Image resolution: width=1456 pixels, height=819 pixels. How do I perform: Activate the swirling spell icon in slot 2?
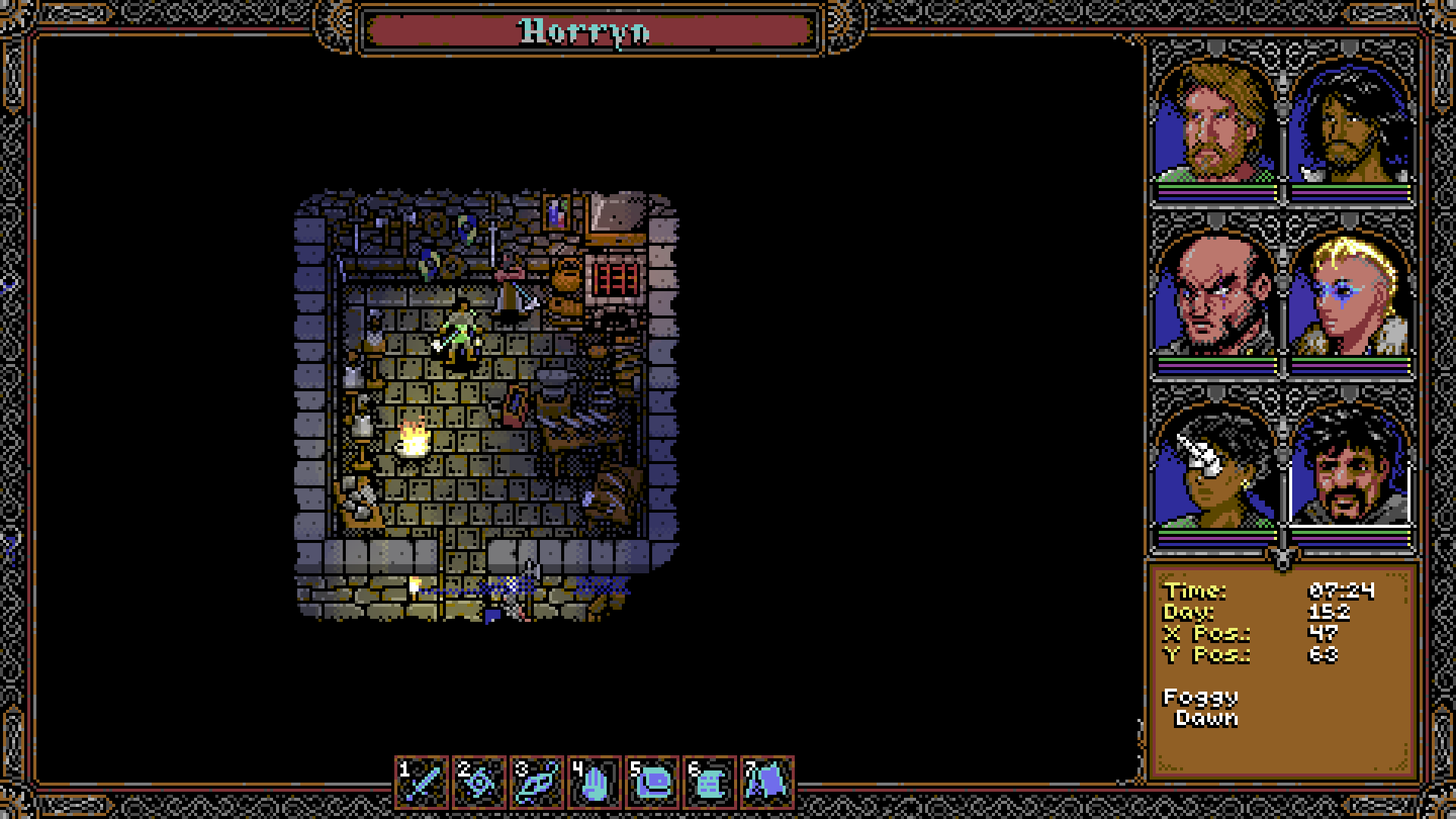(480, 781)
